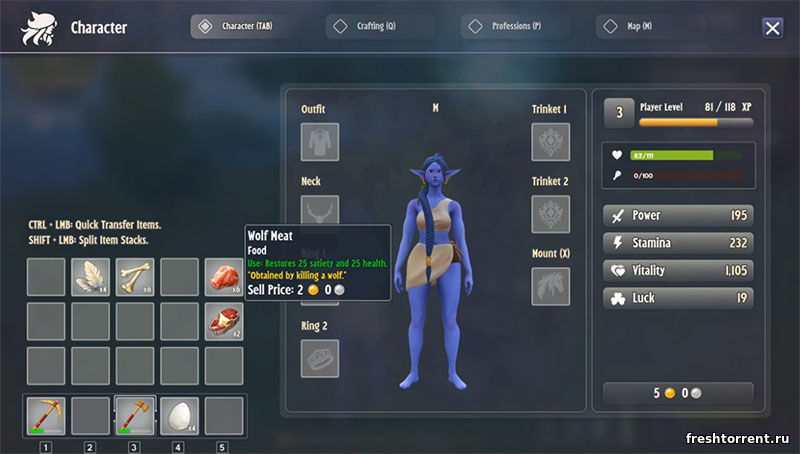This screenshot has height=454, width=800.
Task: Click the Neck equipment slot
Action: coord(320,213)
